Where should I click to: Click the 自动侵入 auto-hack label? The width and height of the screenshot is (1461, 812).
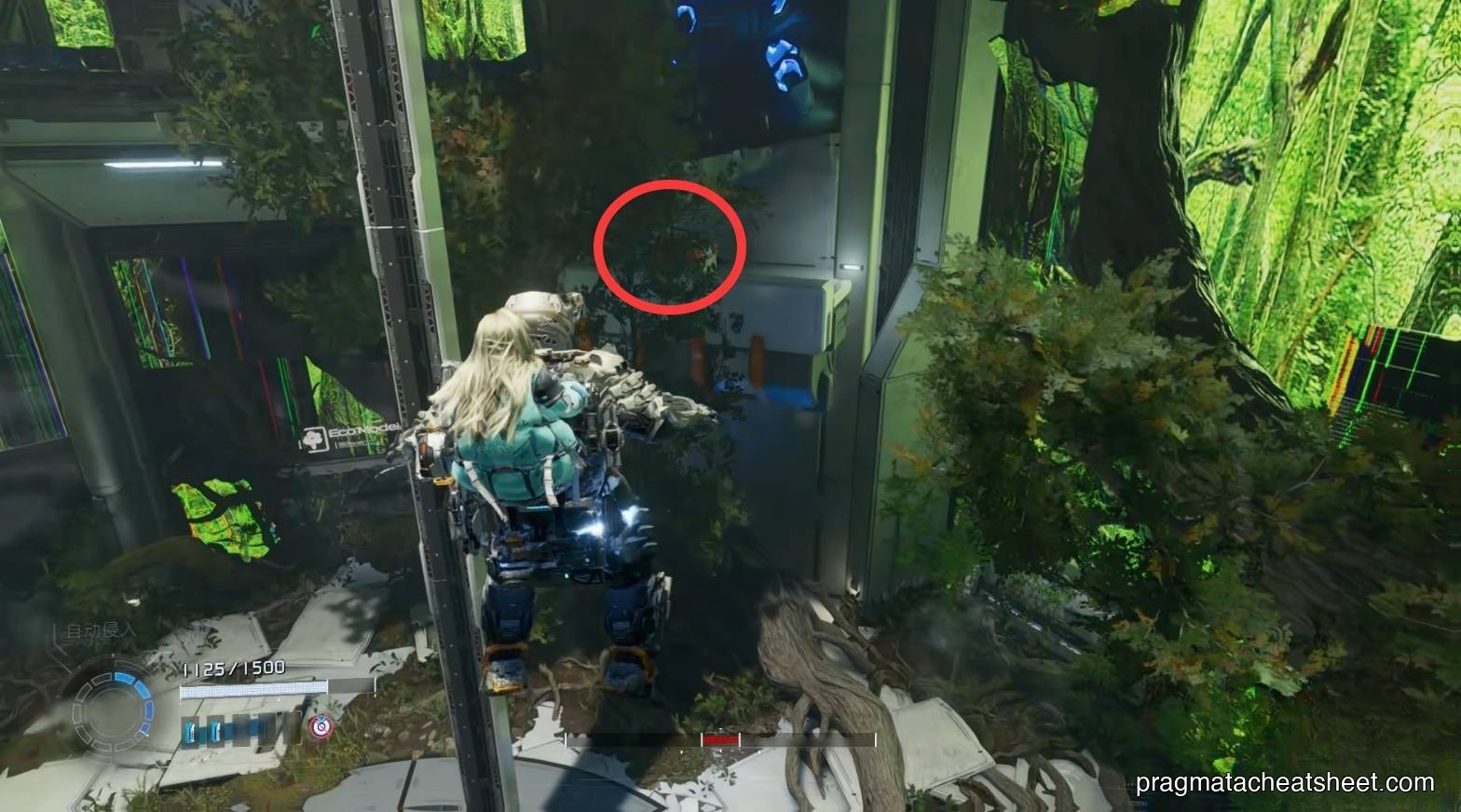(102, 631)
